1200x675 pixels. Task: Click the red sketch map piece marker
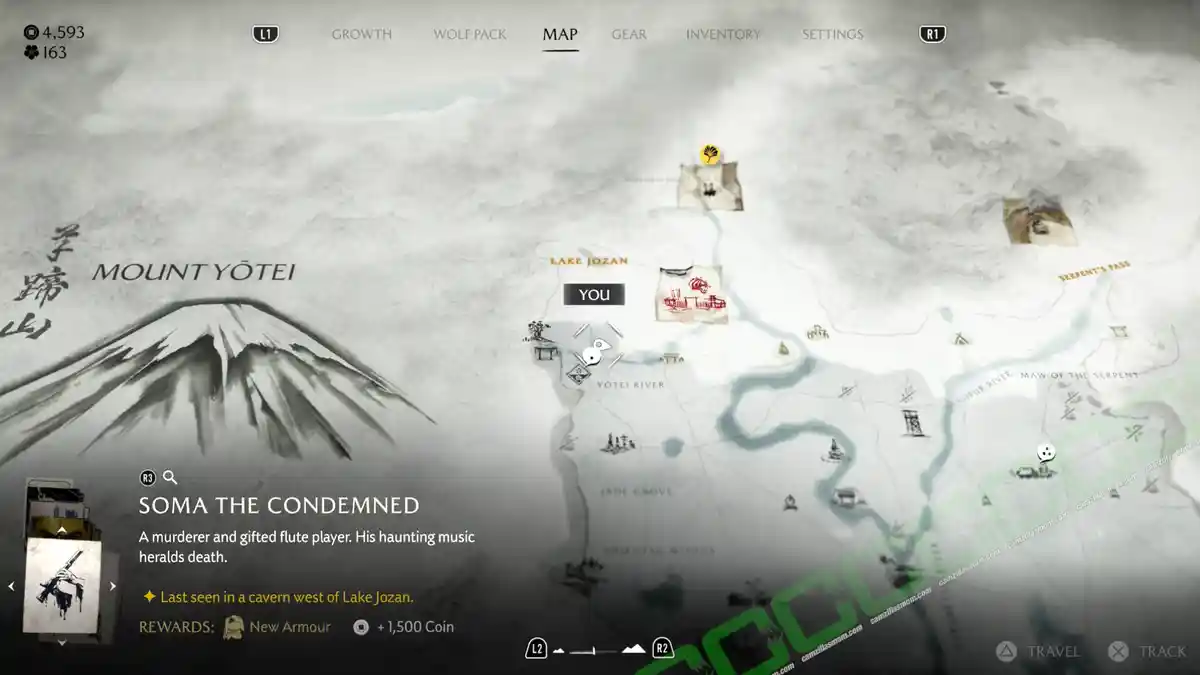(691, 293)
